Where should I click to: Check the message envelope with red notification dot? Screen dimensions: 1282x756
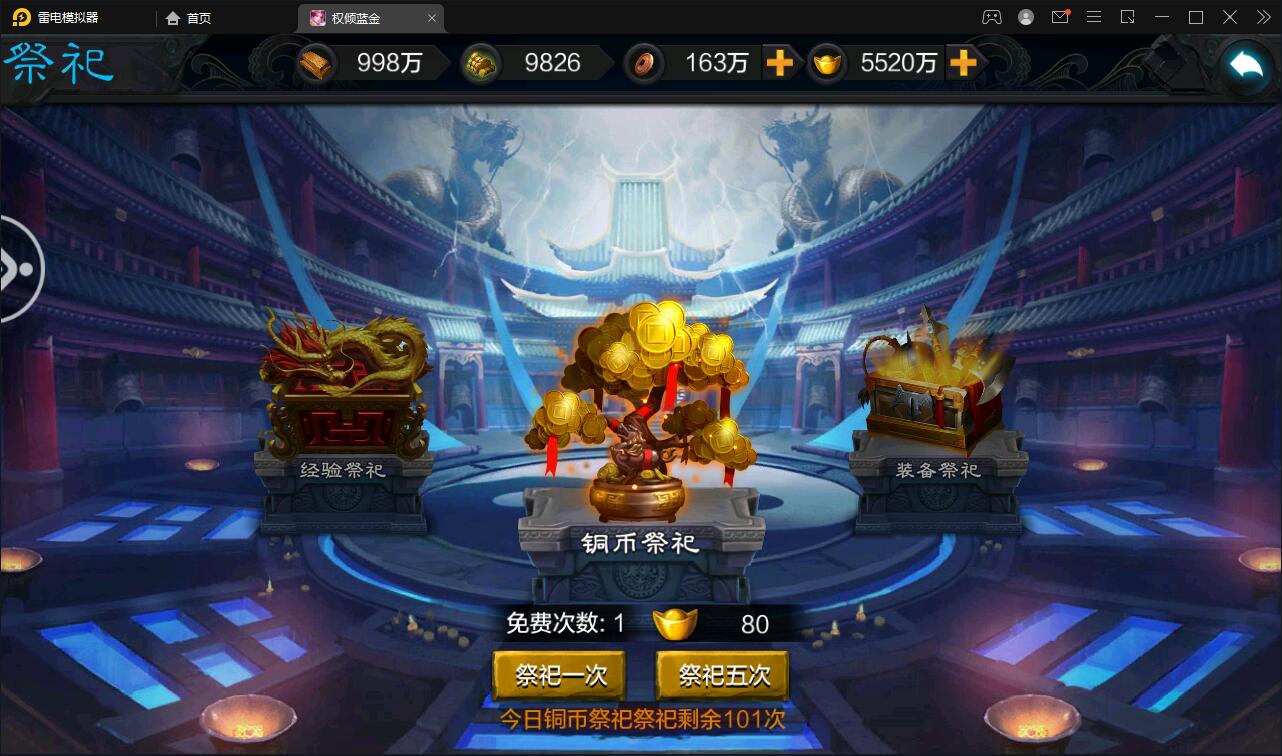click(x=1060, y=17)
